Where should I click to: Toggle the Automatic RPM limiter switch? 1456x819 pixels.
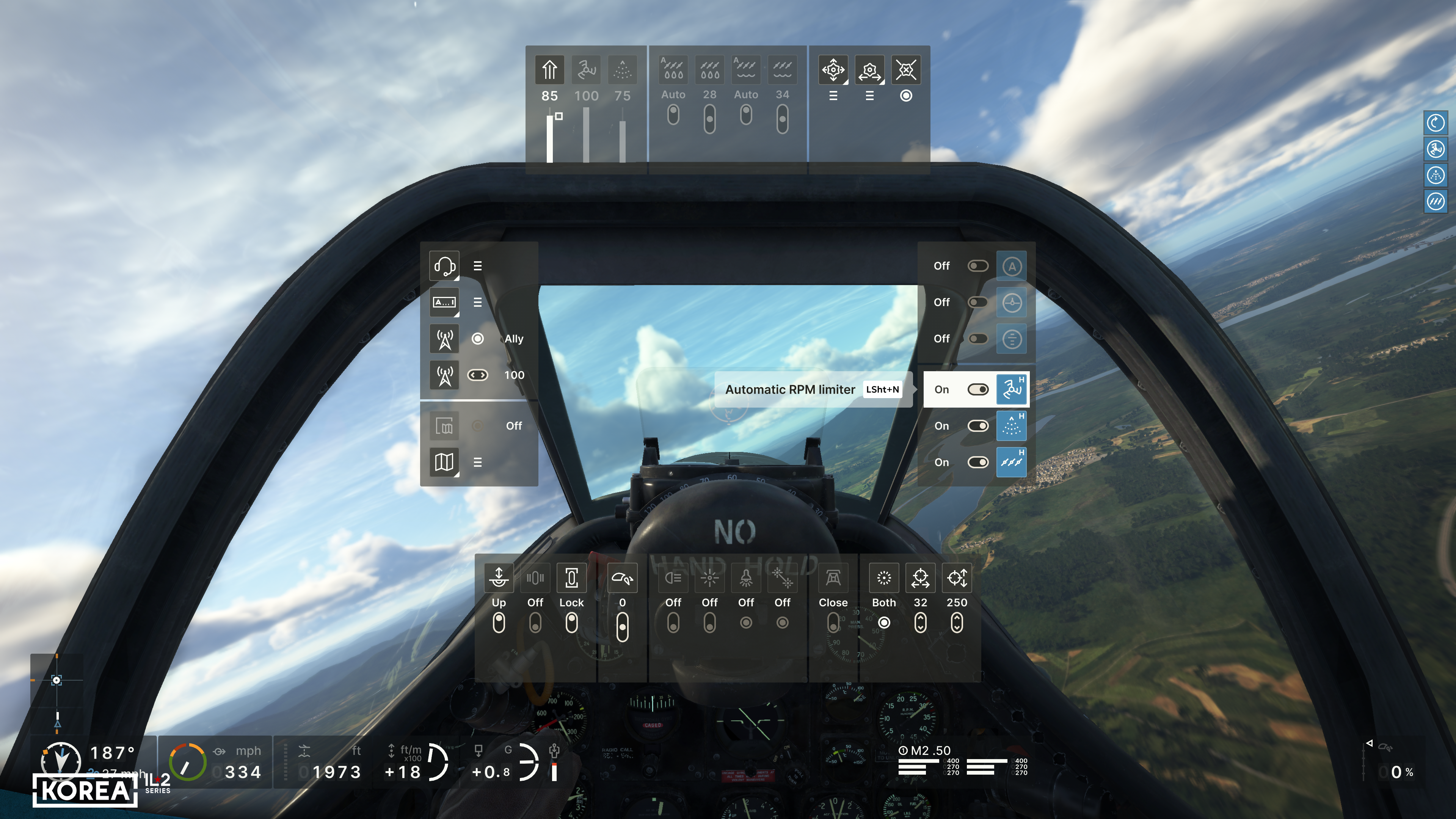[977, 389]
